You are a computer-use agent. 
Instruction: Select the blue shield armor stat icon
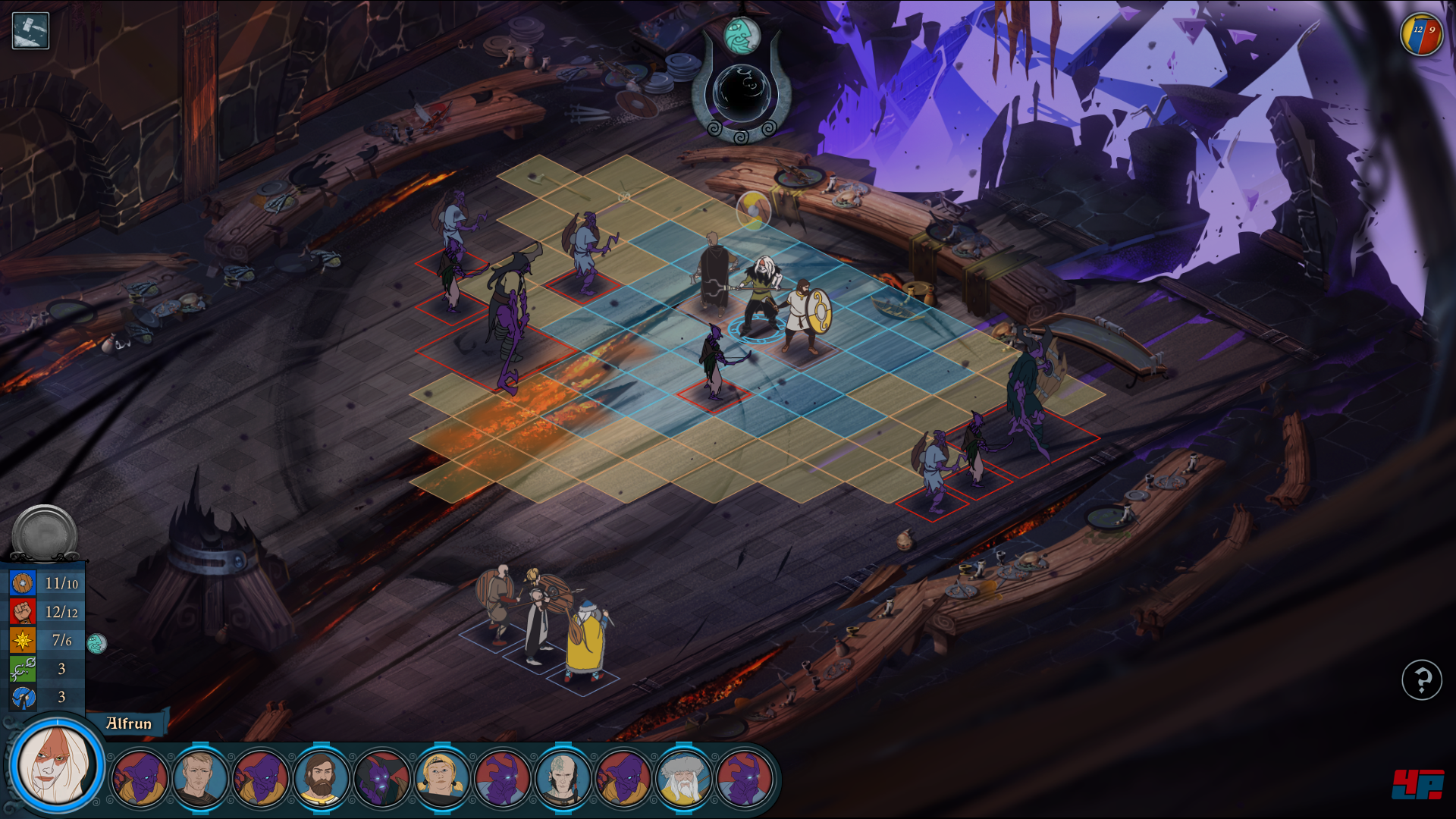[23, 583]
